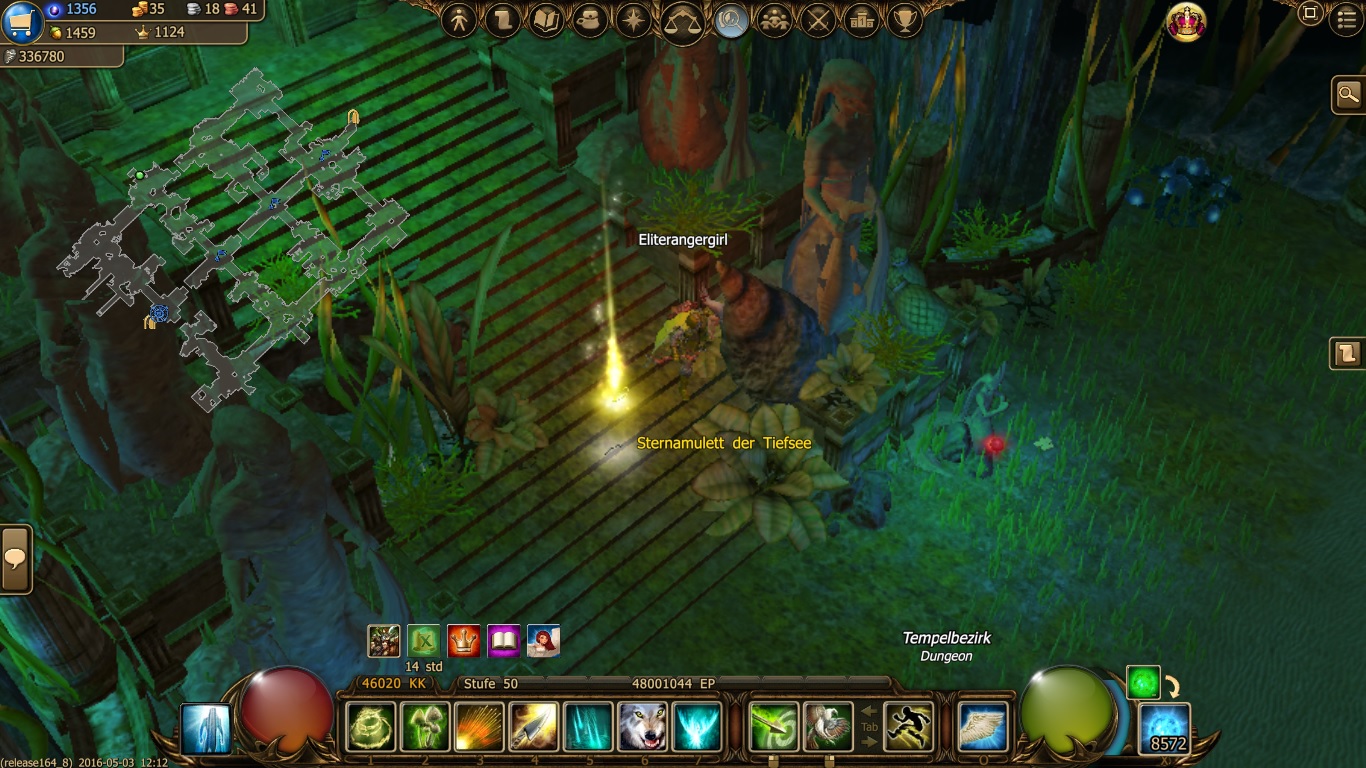
Task: Click the magnifying glass search button
Action: 1348,95
